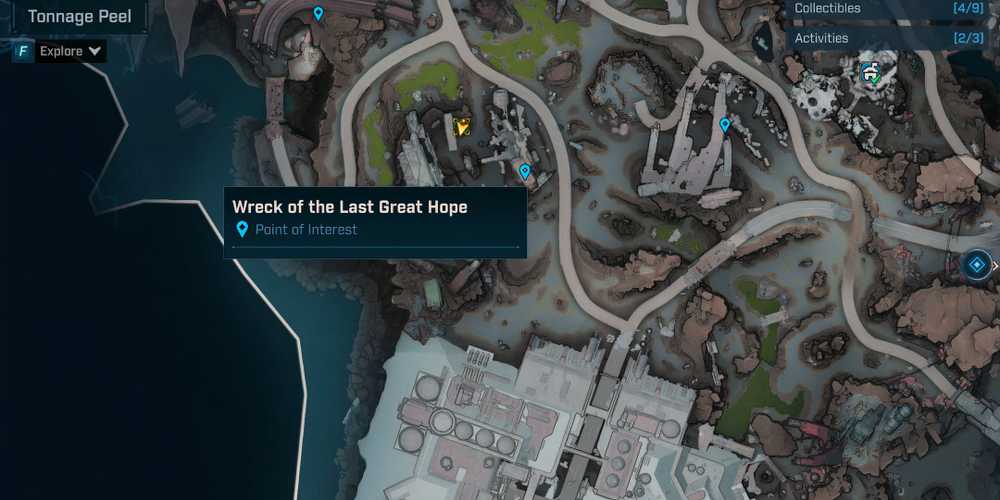
Task: Select the blue diamond marker at map edge
Action: tap(977, 265)
